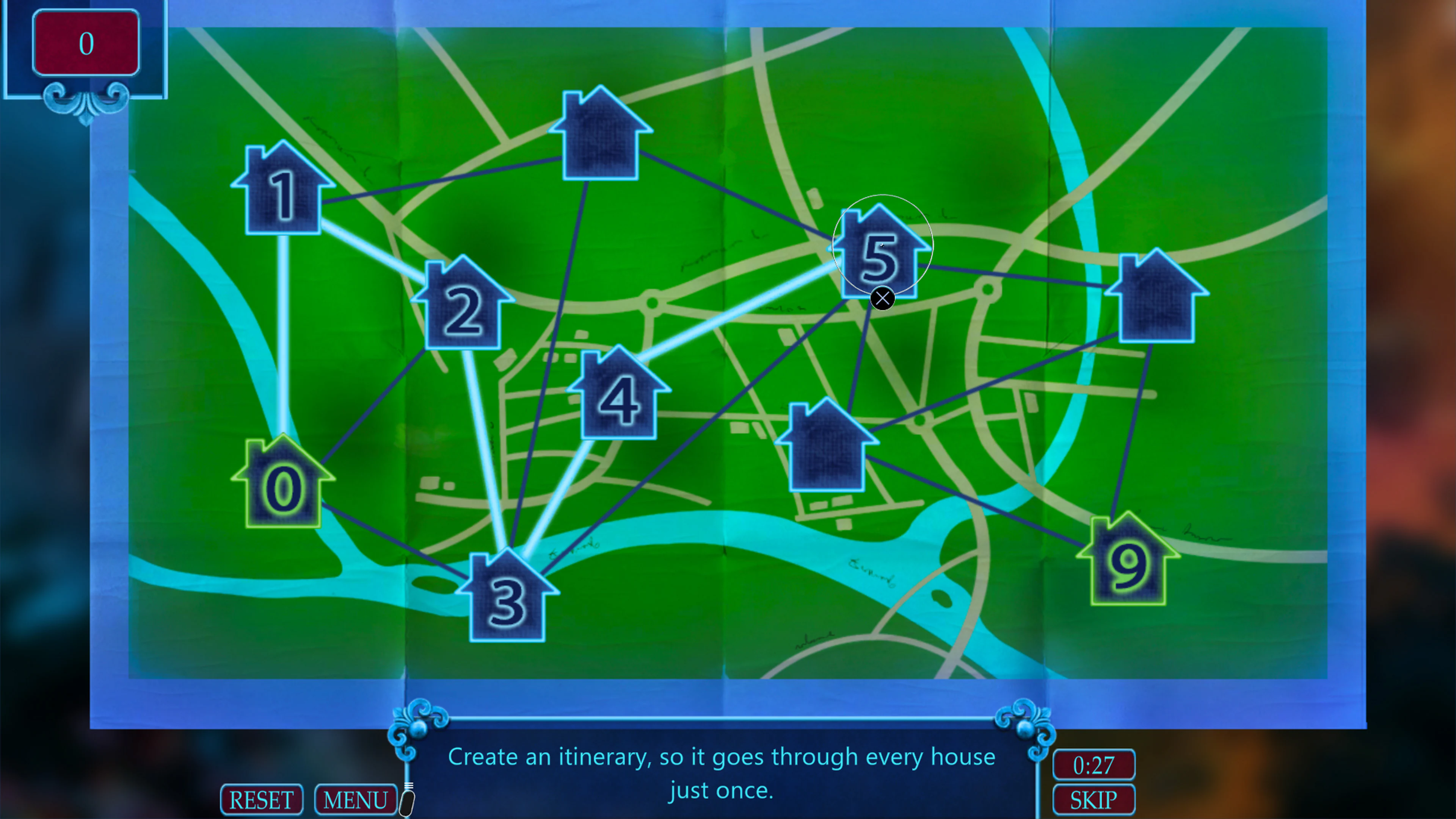1456x819 pixels.
Task: Click the 0:27 timer display
Action: point(1093,766)
